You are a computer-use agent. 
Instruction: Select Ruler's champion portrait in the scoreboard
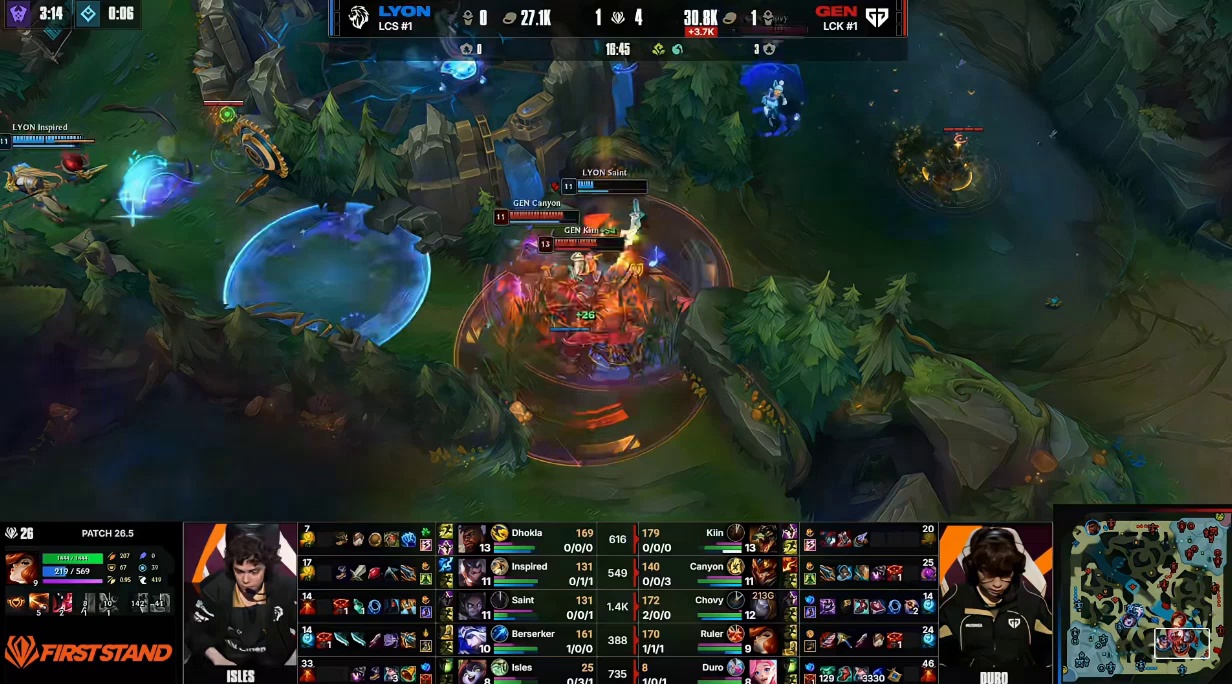tap(763, 640)
